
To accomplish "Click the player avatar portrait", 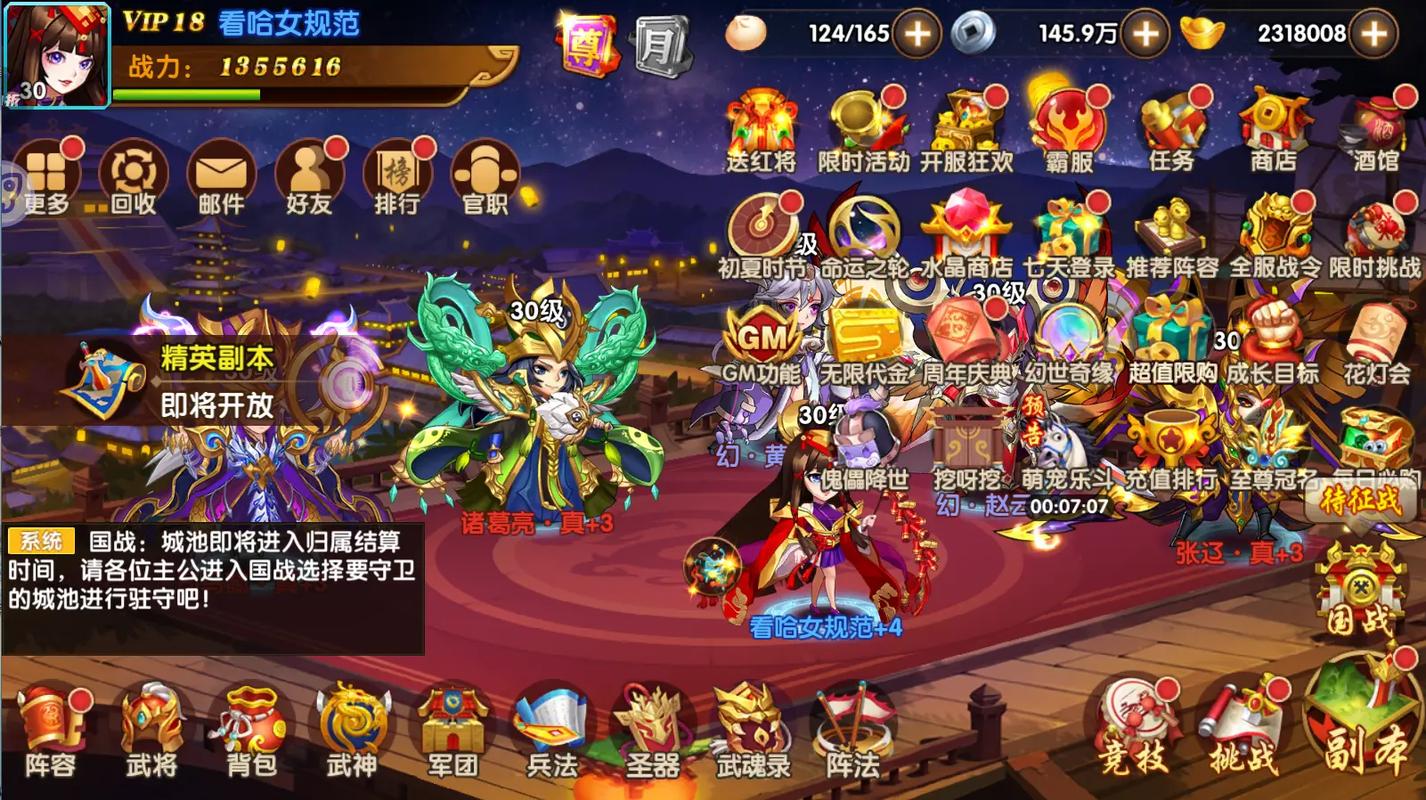I will tap(56, 55).
